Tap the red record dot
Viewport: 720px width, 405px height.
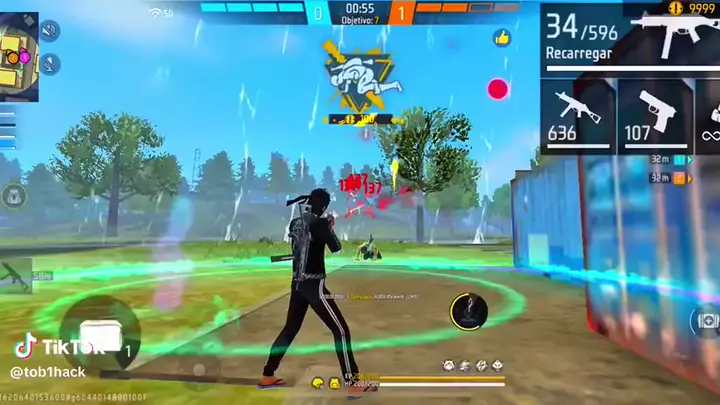click(497, 89)
